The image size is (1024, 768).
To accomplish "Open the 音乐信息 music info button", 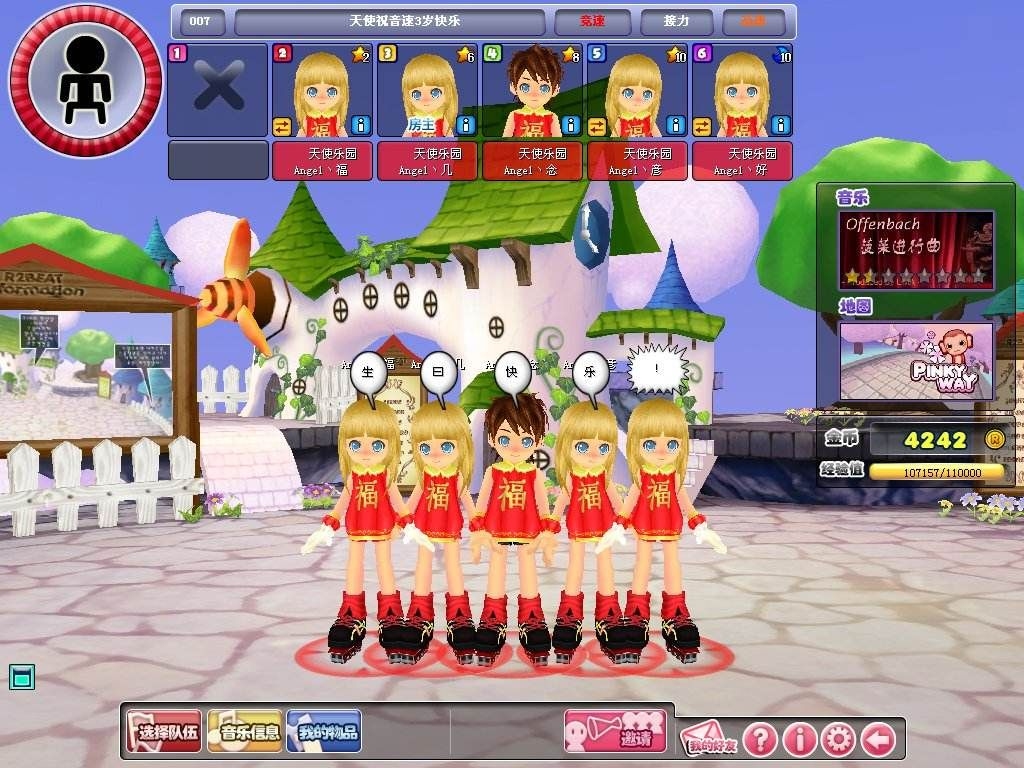I will point(245,732).
